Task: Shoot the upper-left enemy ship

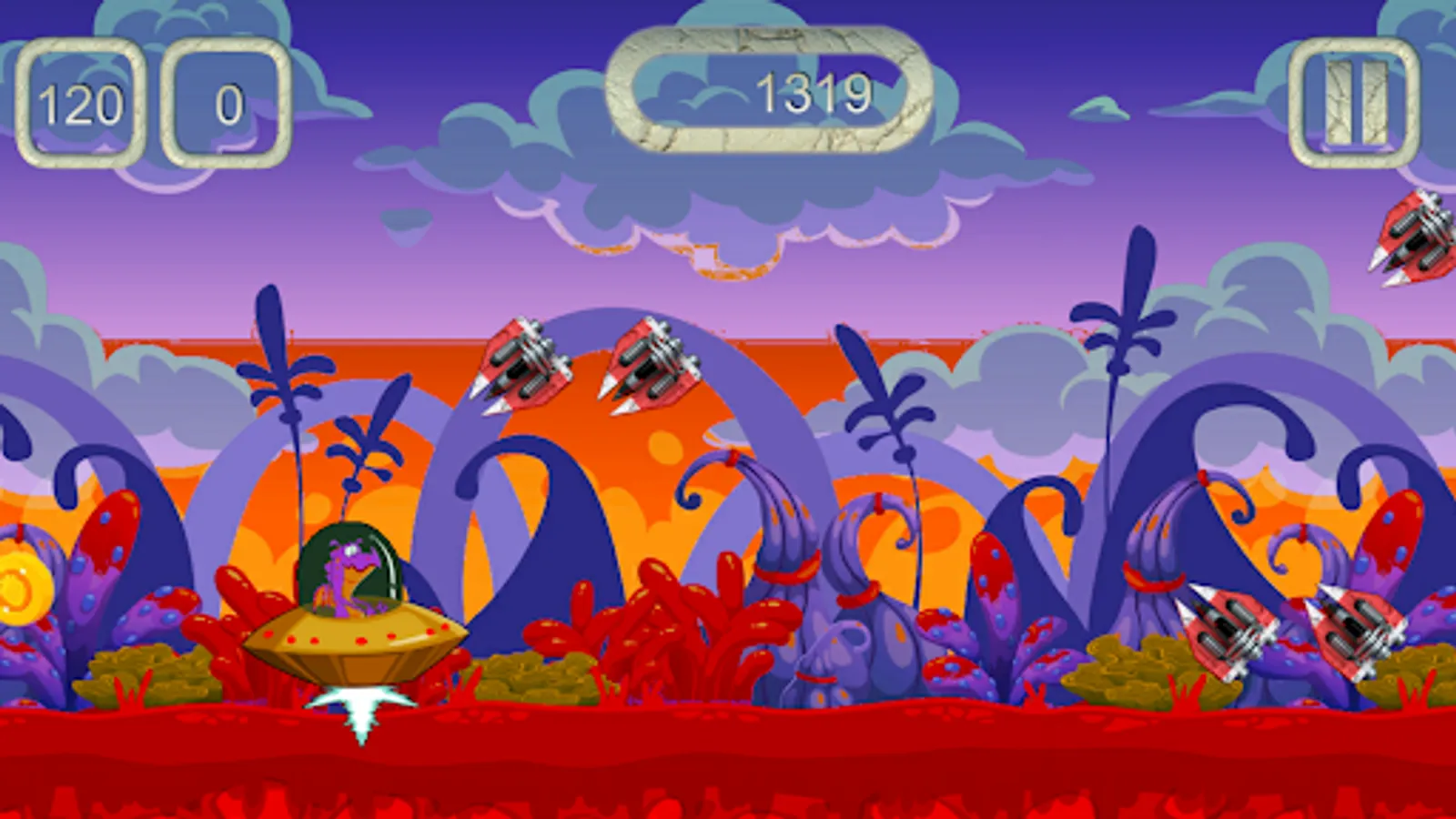Action: [x=519, y=364]
